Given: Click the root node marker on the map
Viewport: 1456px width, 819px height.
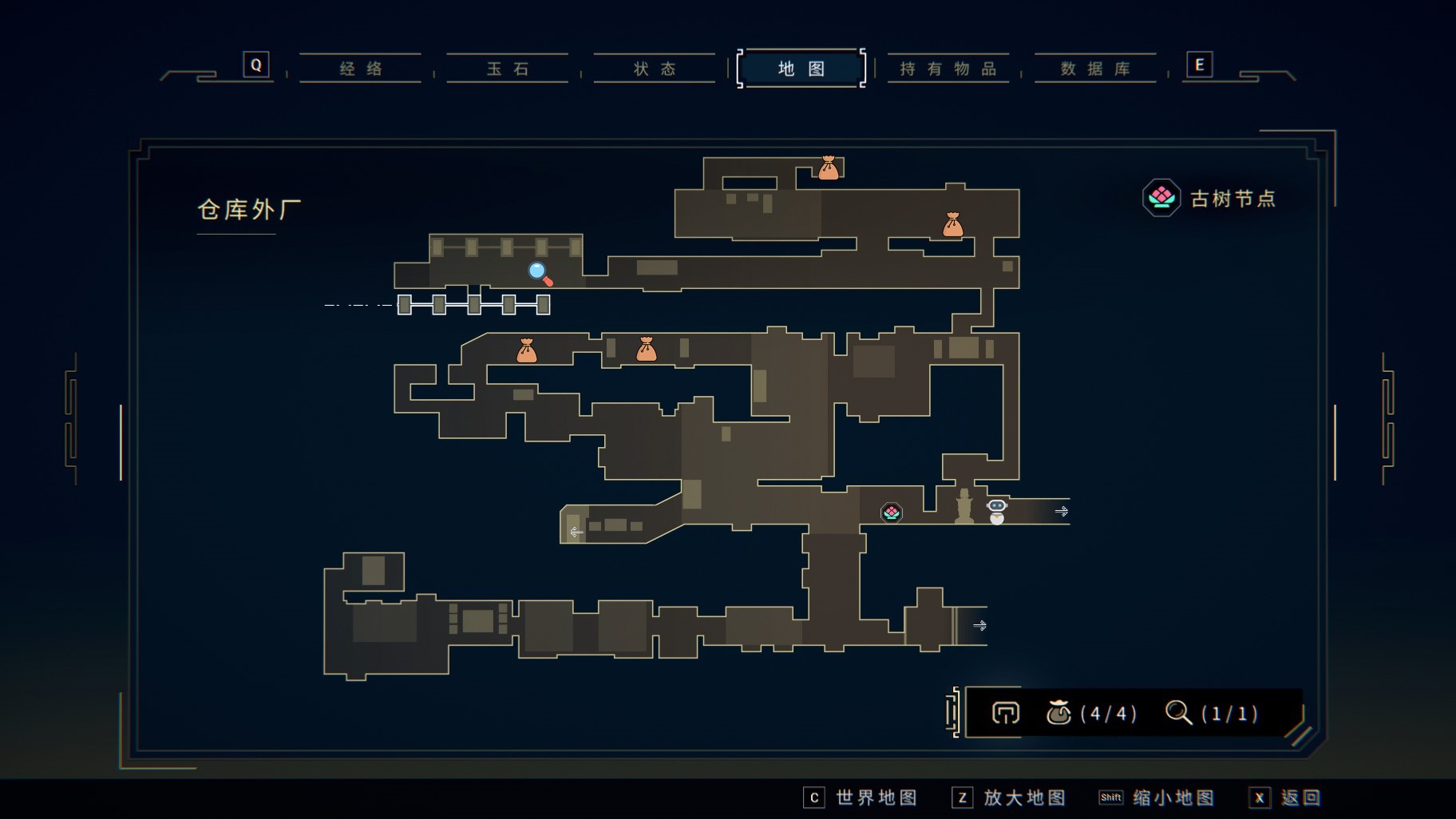Looking at the screenshot, I should 892,512.
